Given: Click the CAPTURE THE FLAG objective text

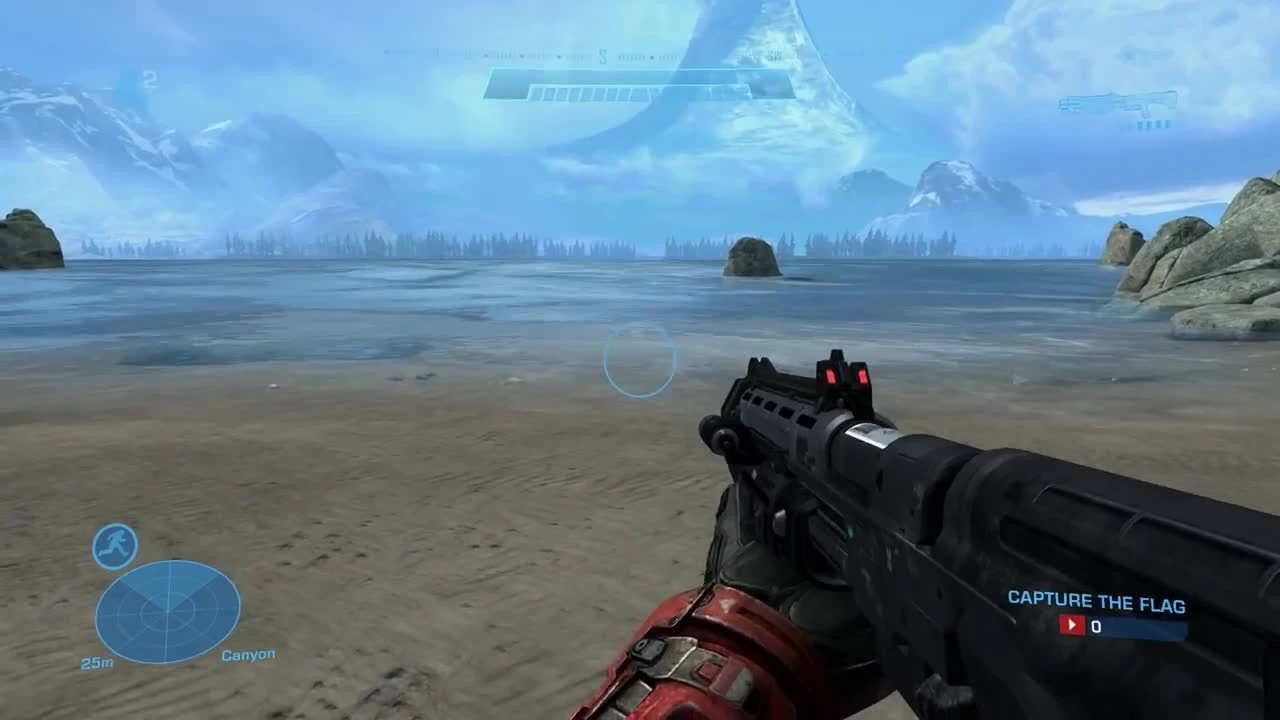Looking at the screenshot, I should pyautogui.click(x=1097, y=603).
